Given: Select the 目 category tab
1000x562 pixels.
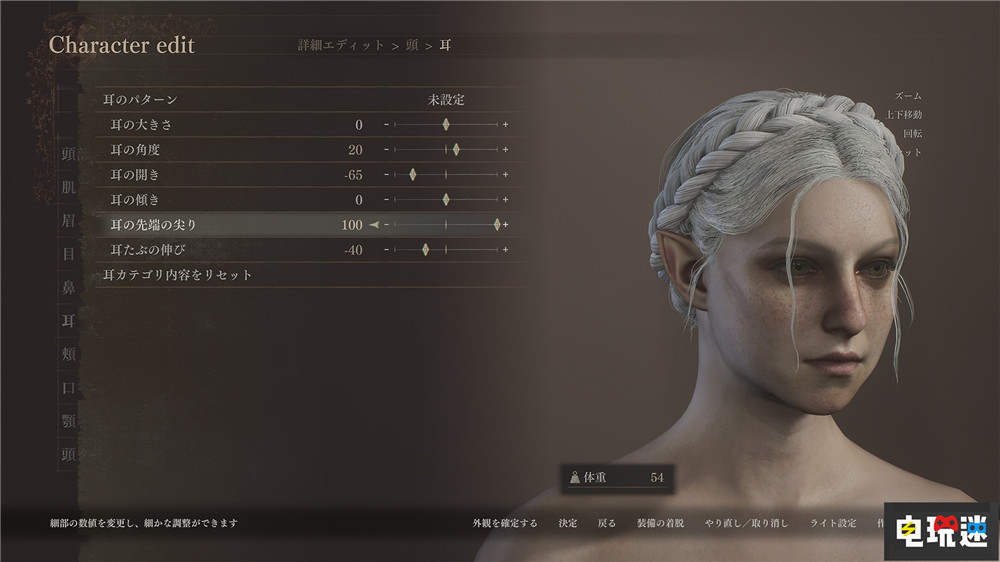Looking at the screenshot, I should [69, 254].
